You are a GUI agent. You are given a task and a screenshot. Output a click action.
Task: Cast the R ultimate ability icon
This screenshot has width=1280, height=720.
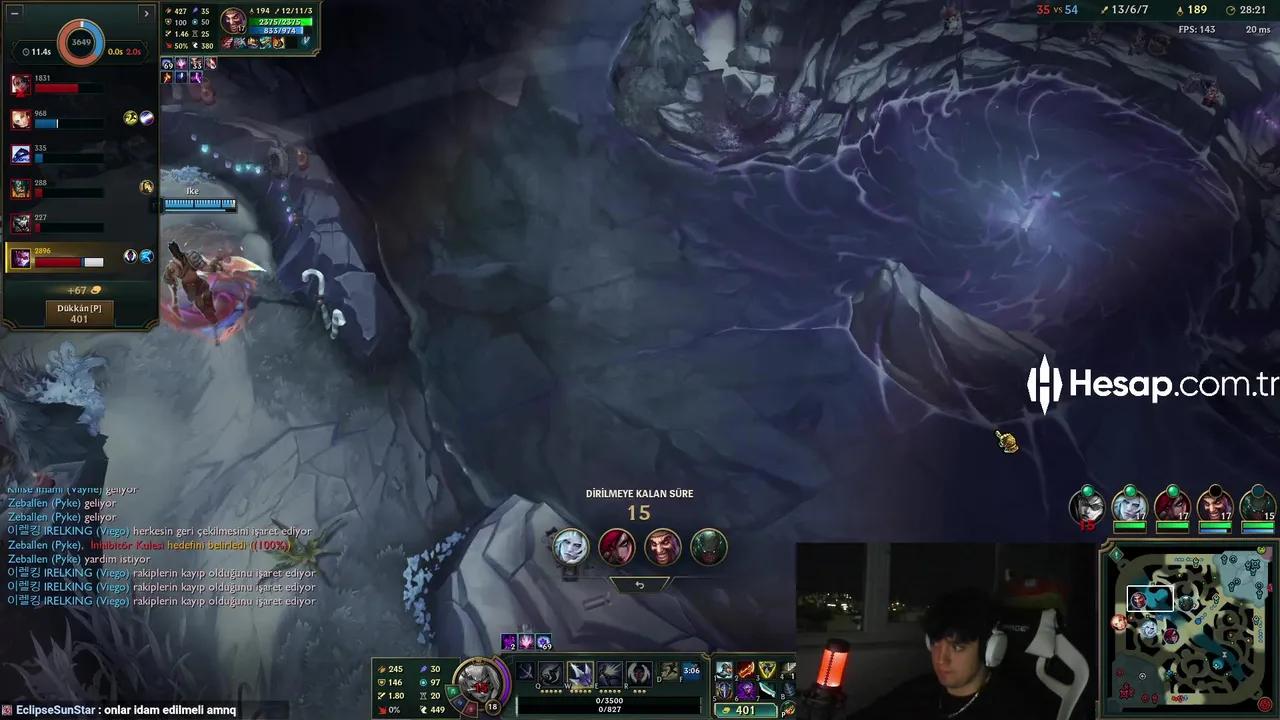pyautogui.click(x=637, y=671)
